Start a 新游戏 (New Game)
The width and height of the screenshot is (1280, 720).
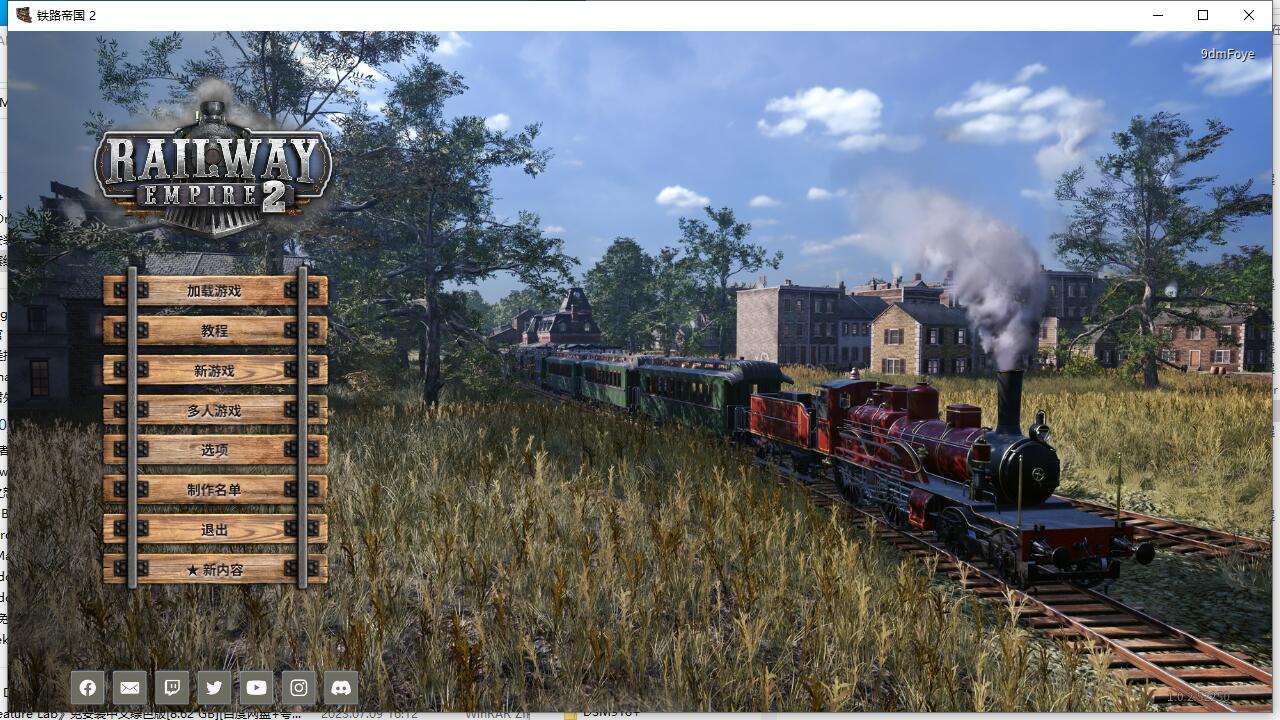point(215,371)
